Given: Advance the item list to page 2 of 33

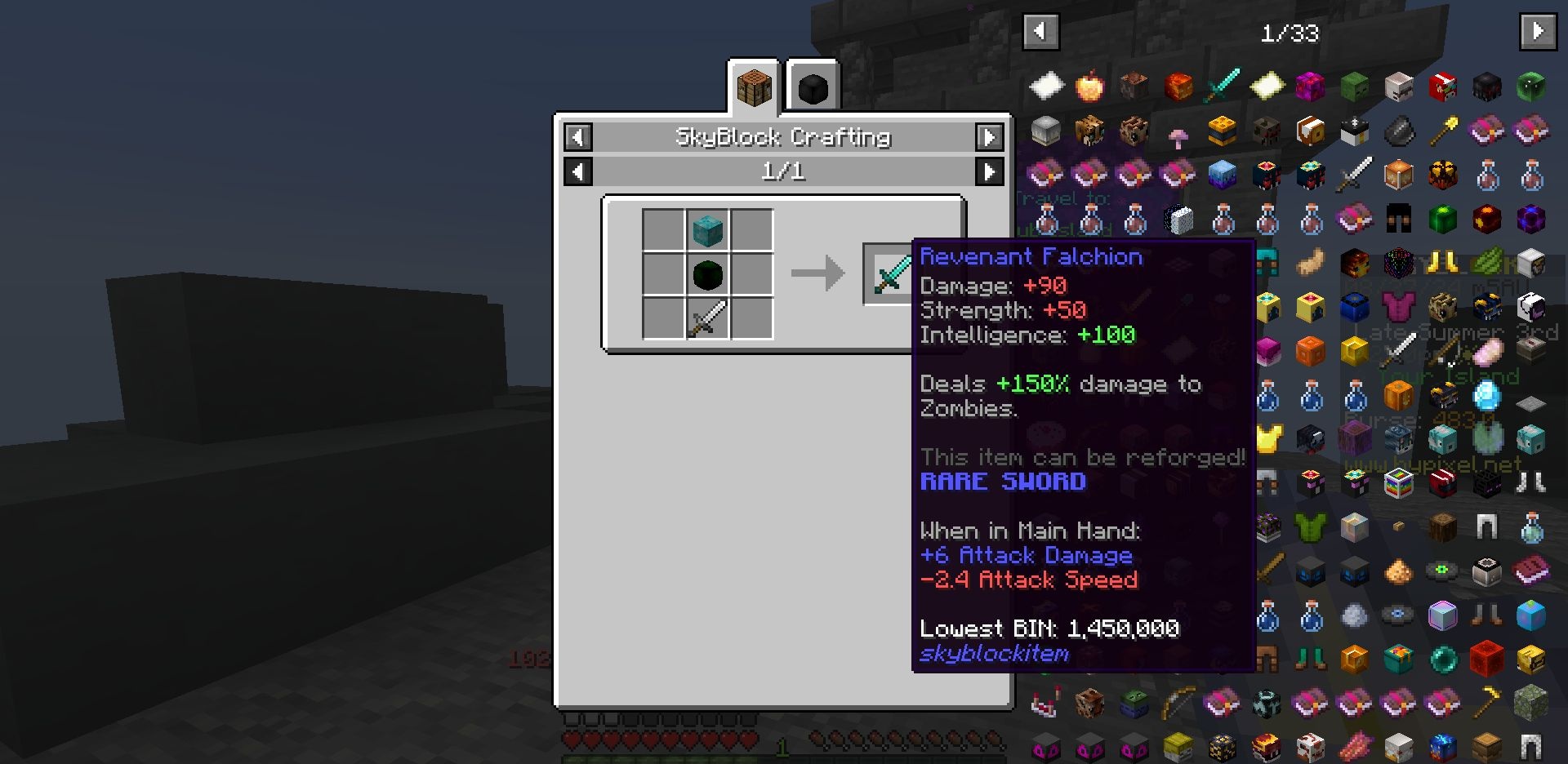Looking at the screenshot, I should click(x=1539, y=31).
